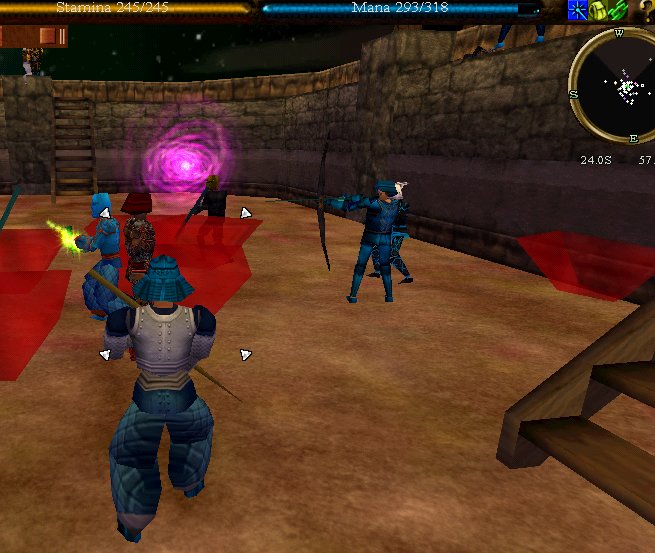Open the blue magic wand spell panel

click(x=578, y=10)
